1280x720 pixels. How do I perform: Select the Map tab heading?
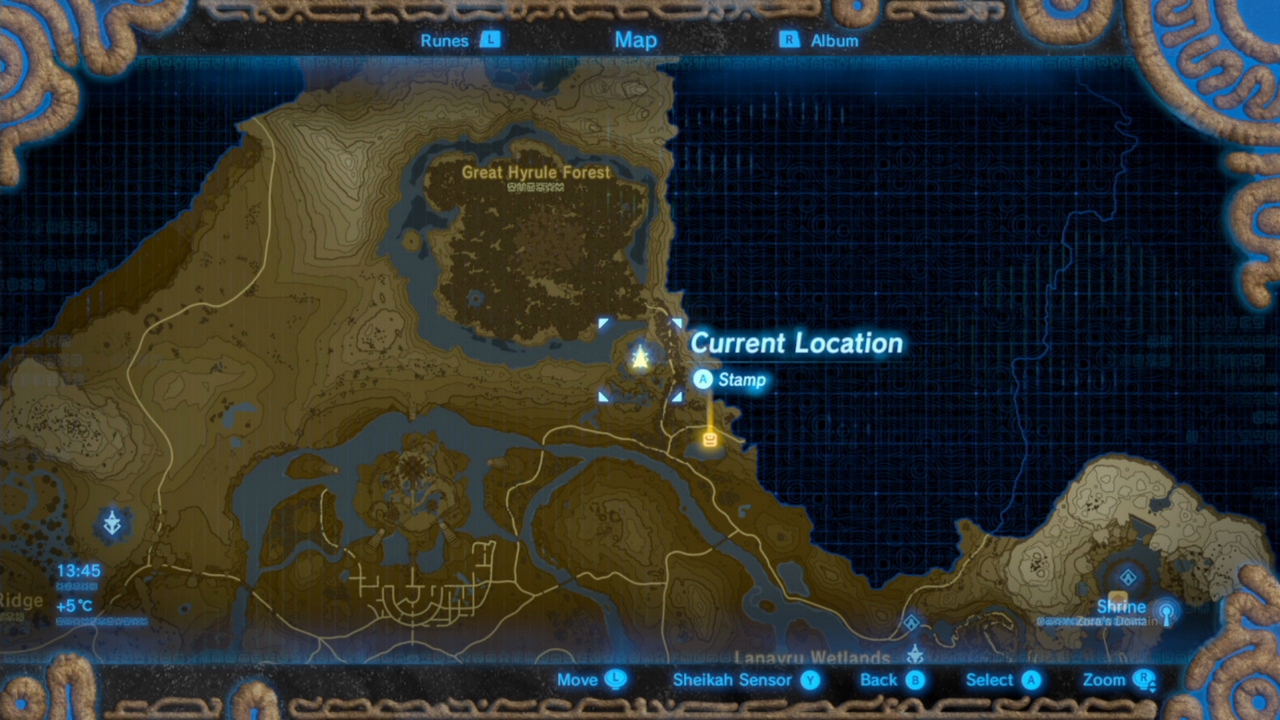pyautogui.click(x=635, y=40)
